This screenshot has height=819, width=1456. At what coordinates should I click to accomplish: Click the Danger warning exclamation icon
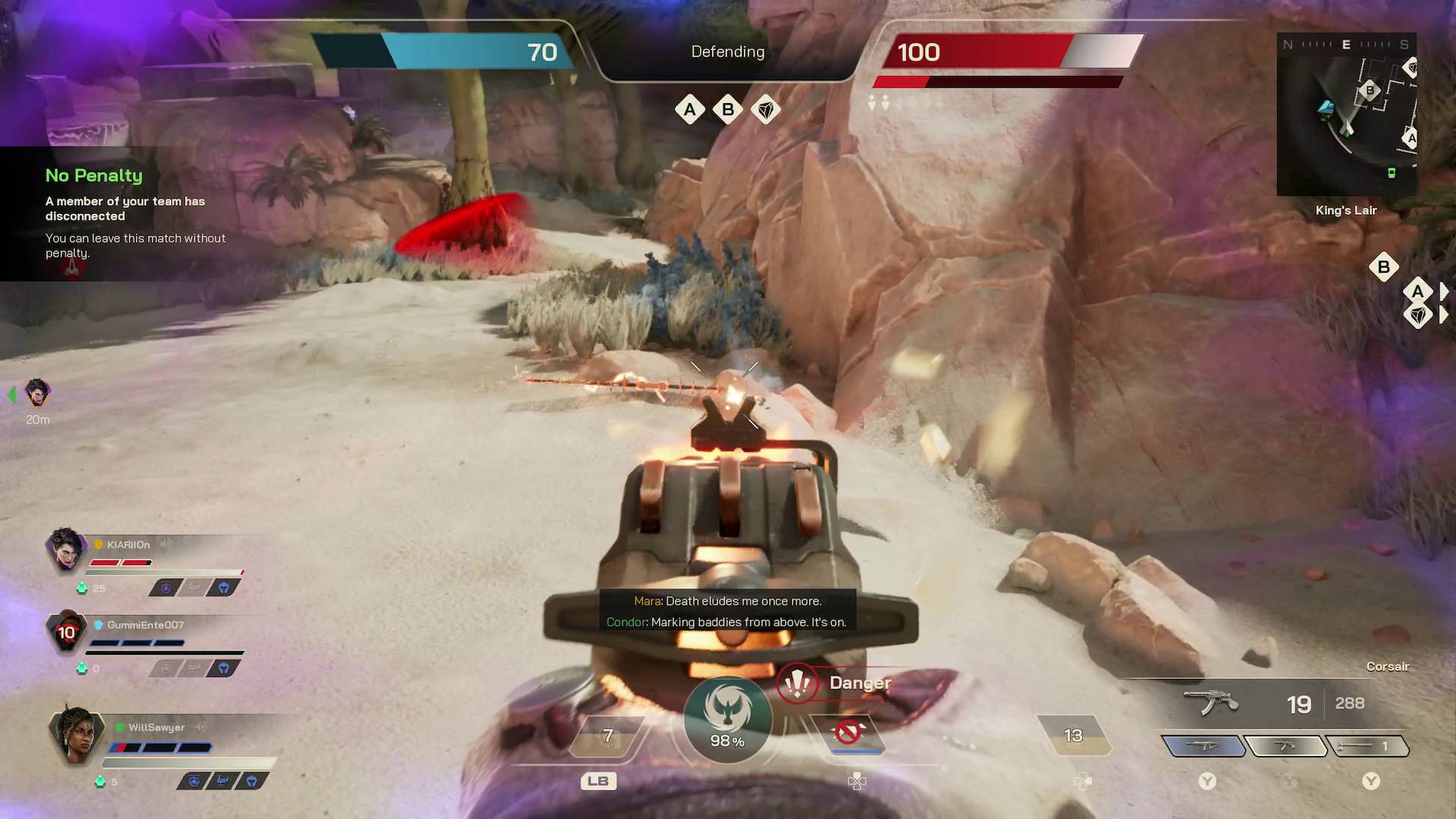point(798,682)
